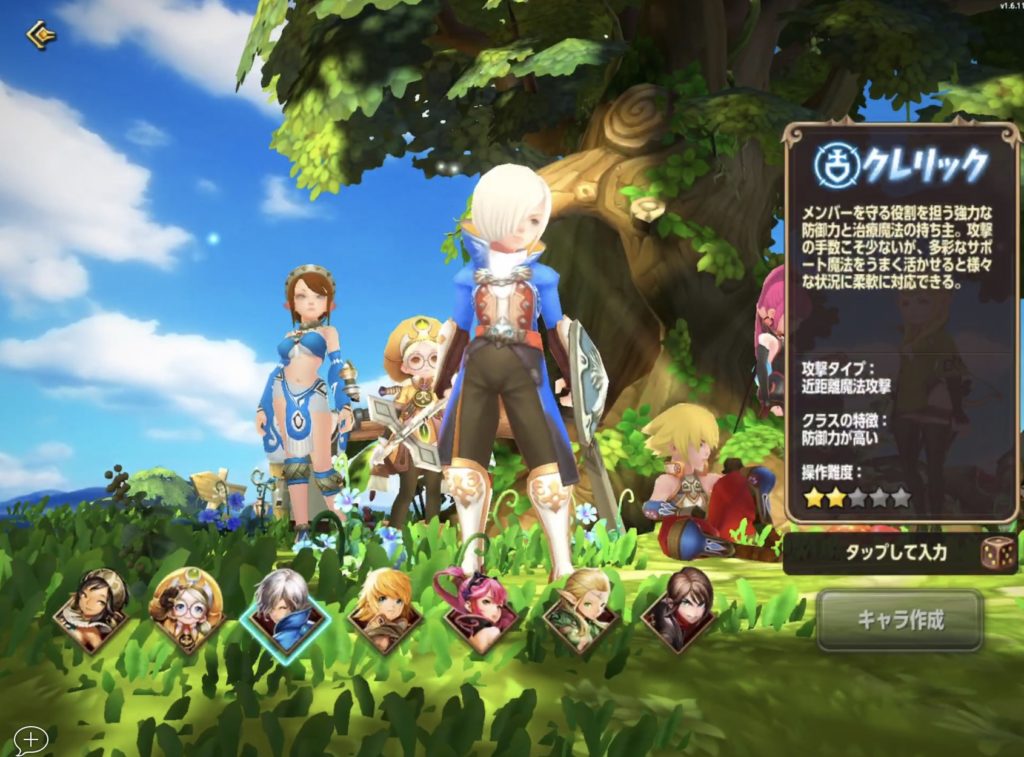Screen dimensions: 1024x757
Task: Tap the character name input field
Action: pyautogui.click(x=880, y=553)
